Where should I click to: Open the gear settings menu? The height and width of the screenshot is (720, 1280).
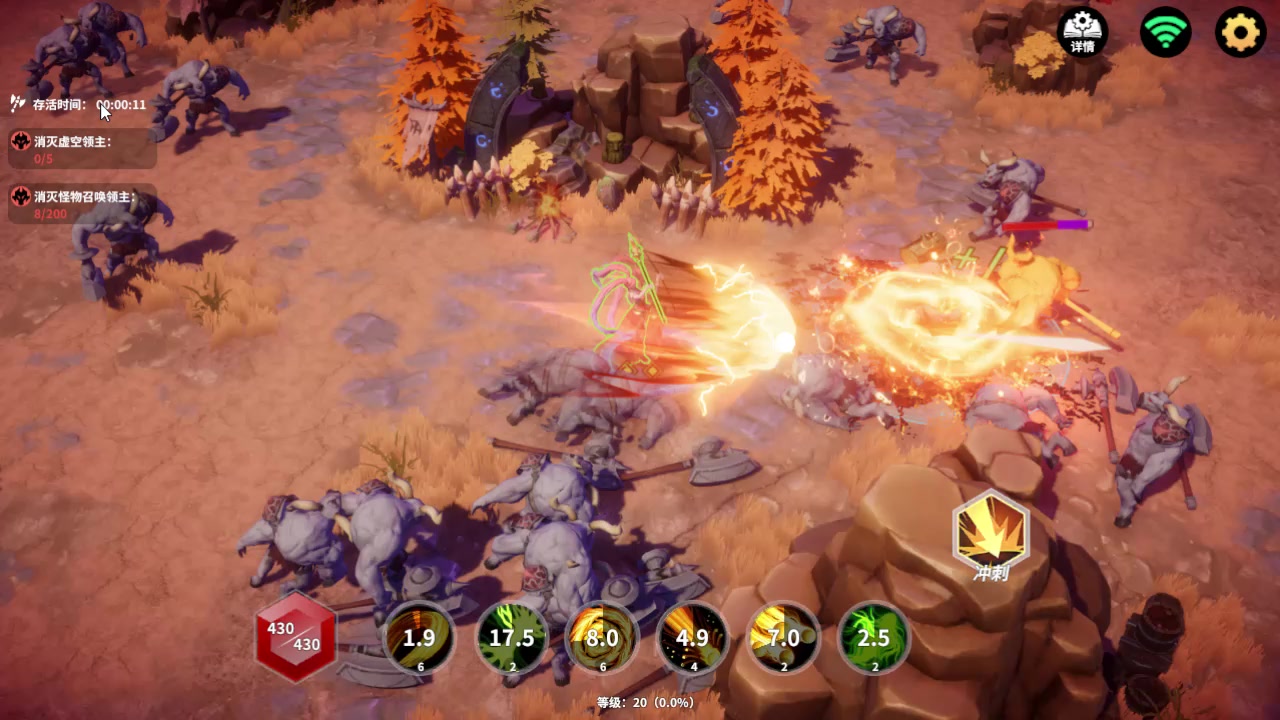1240,32
